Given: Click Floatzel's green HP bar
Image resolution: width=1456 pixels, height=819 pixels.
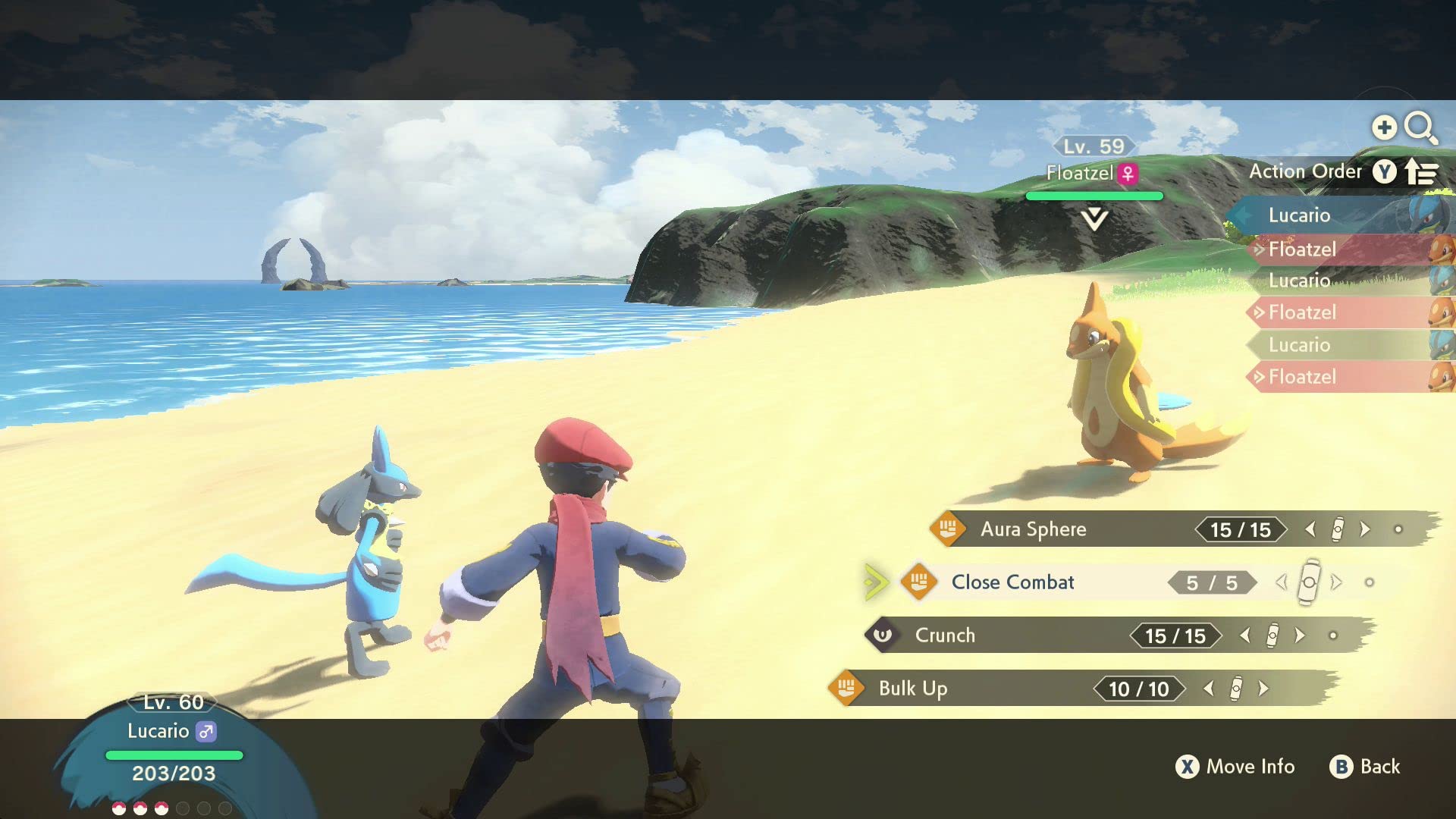Looking at the screenshot, I should tap(1094, 195).
